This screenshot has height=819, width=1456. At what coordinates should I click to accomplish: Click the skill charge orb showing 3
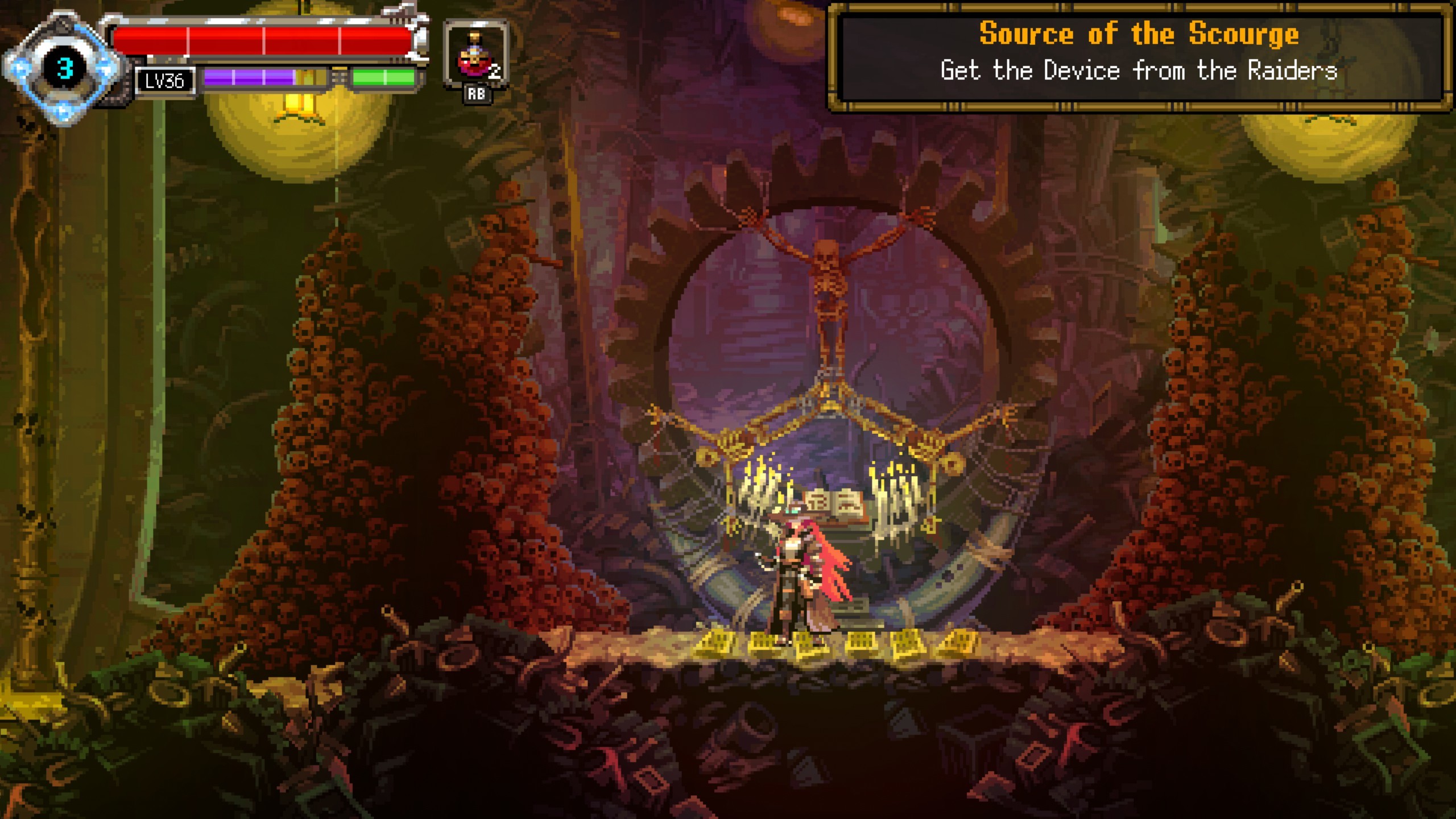tap(64, 68)
